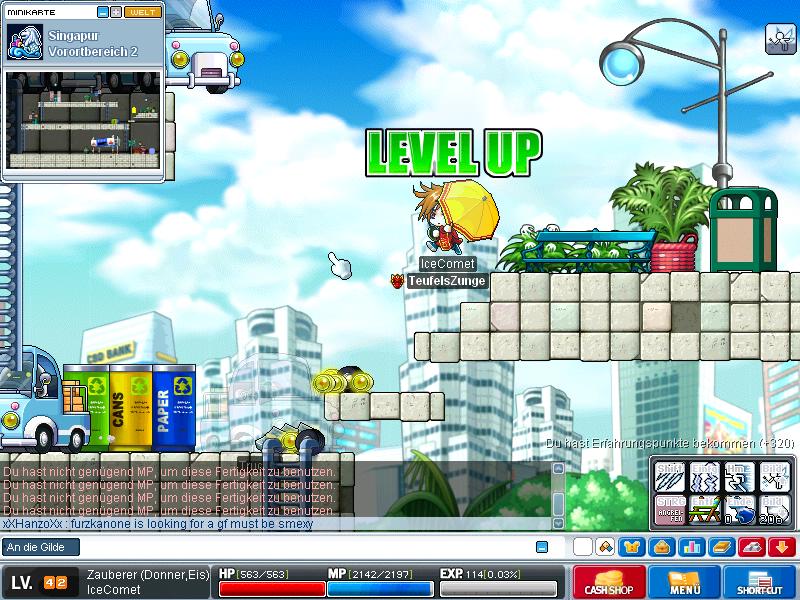800x600 pixels.
Task: Open the Shortcut panel
Action: [759, 583]
